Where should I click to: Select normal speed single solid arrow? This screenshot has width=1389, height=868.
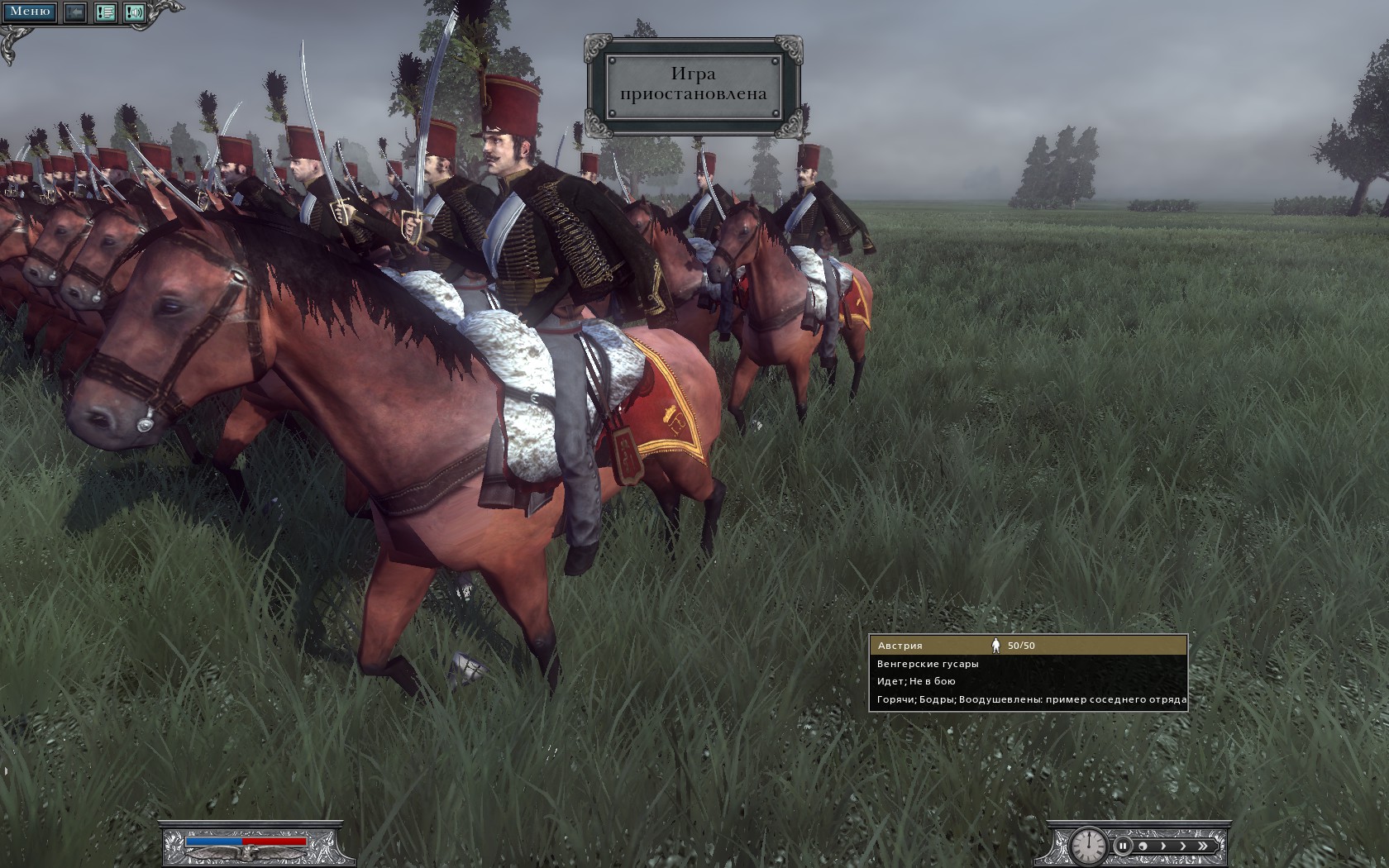pos(1162,846)
